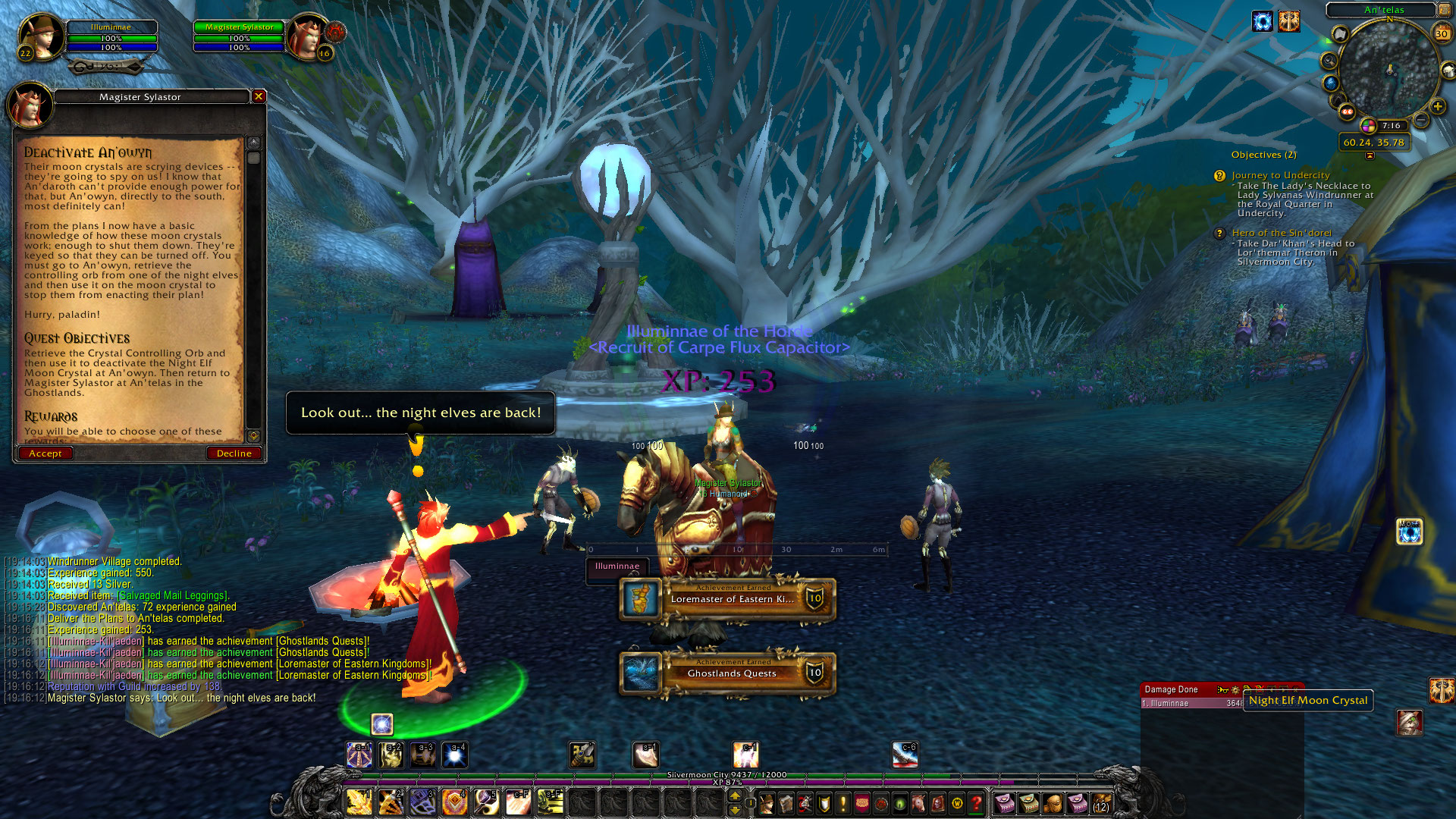This screenshot has width=1456, height=819.
Task: Zoom out on the minimap
Action: [x=1421, y=121]
